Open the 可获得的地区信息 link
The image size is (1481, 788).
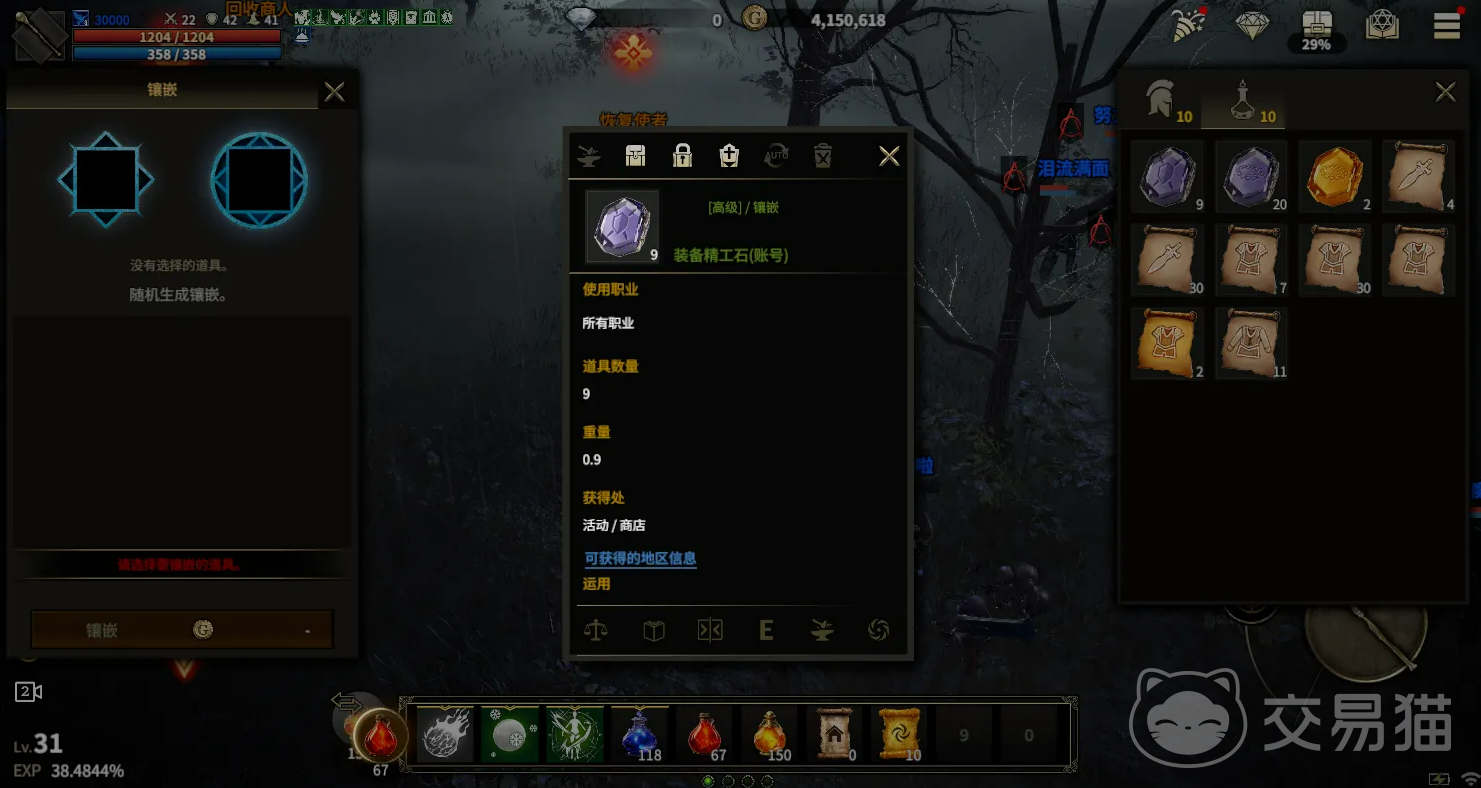pyautogui.click(x=640, y=559)
